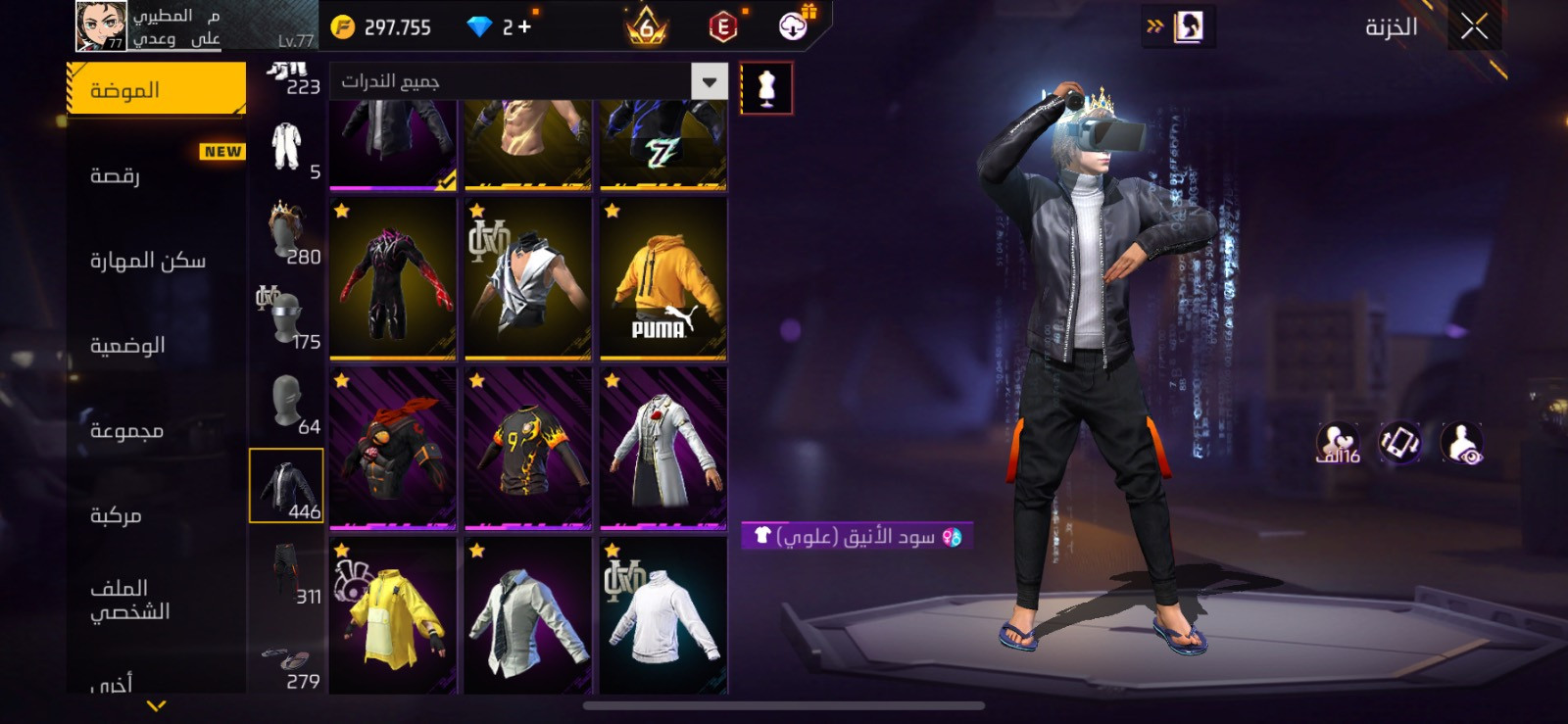Open the rarity filter dropdown

coord(709,81)
